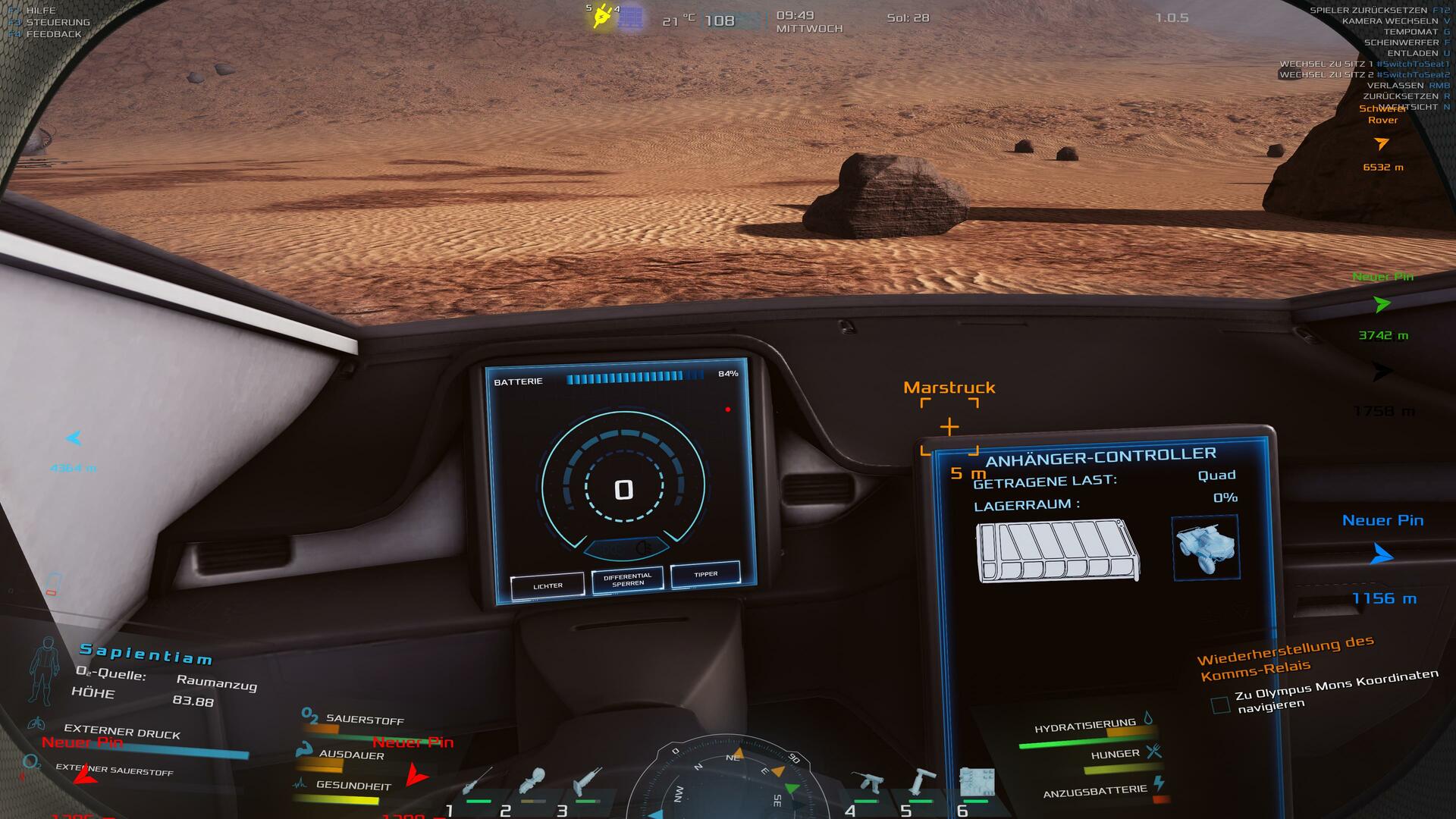Select the trailer storage bed diagram
Viewport: 1456px width, 819px height.
coord(1058,551)
